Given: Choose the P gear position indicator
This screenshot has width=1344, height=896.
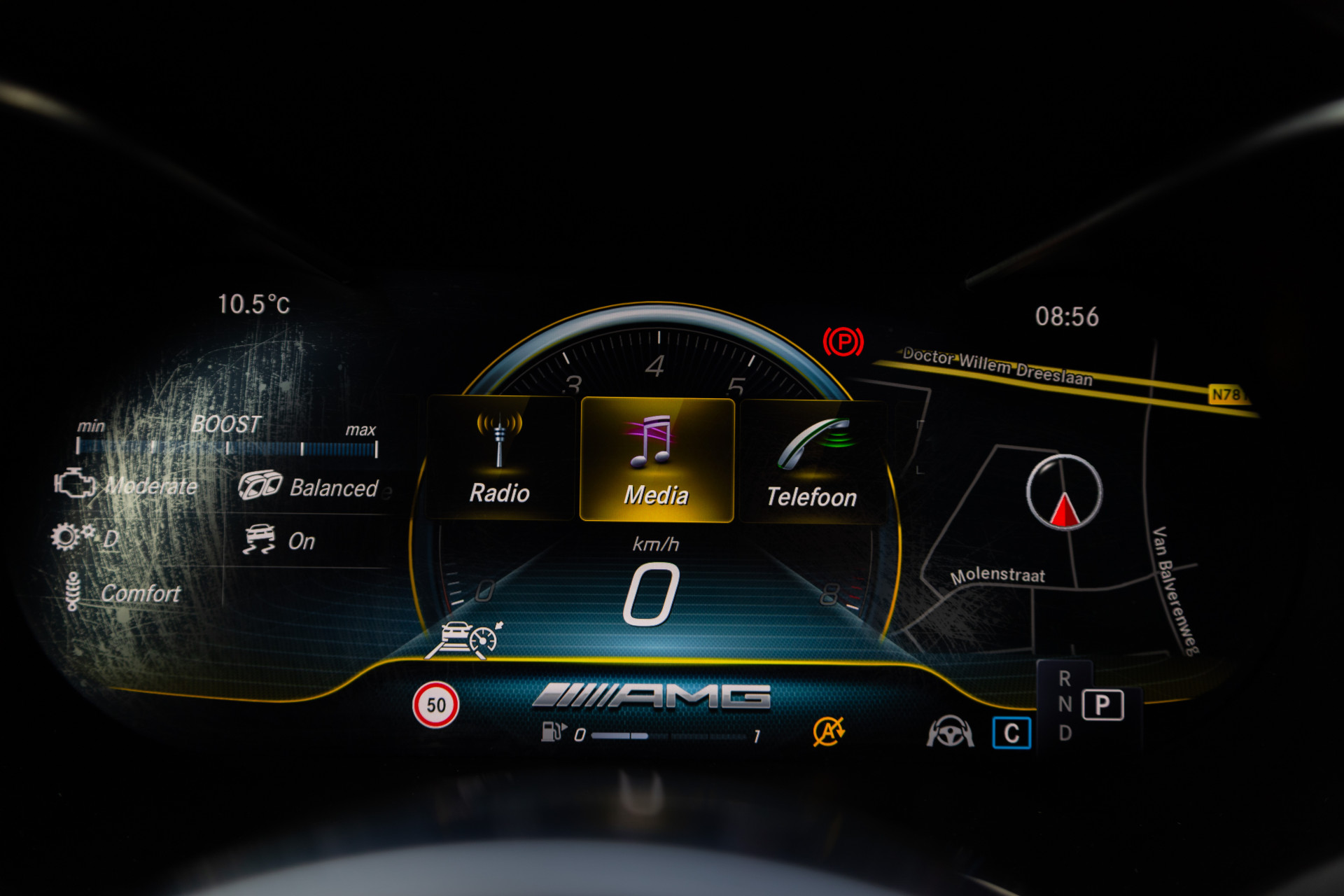Looking at the screenshot, I should click(x=1102, y=705).
